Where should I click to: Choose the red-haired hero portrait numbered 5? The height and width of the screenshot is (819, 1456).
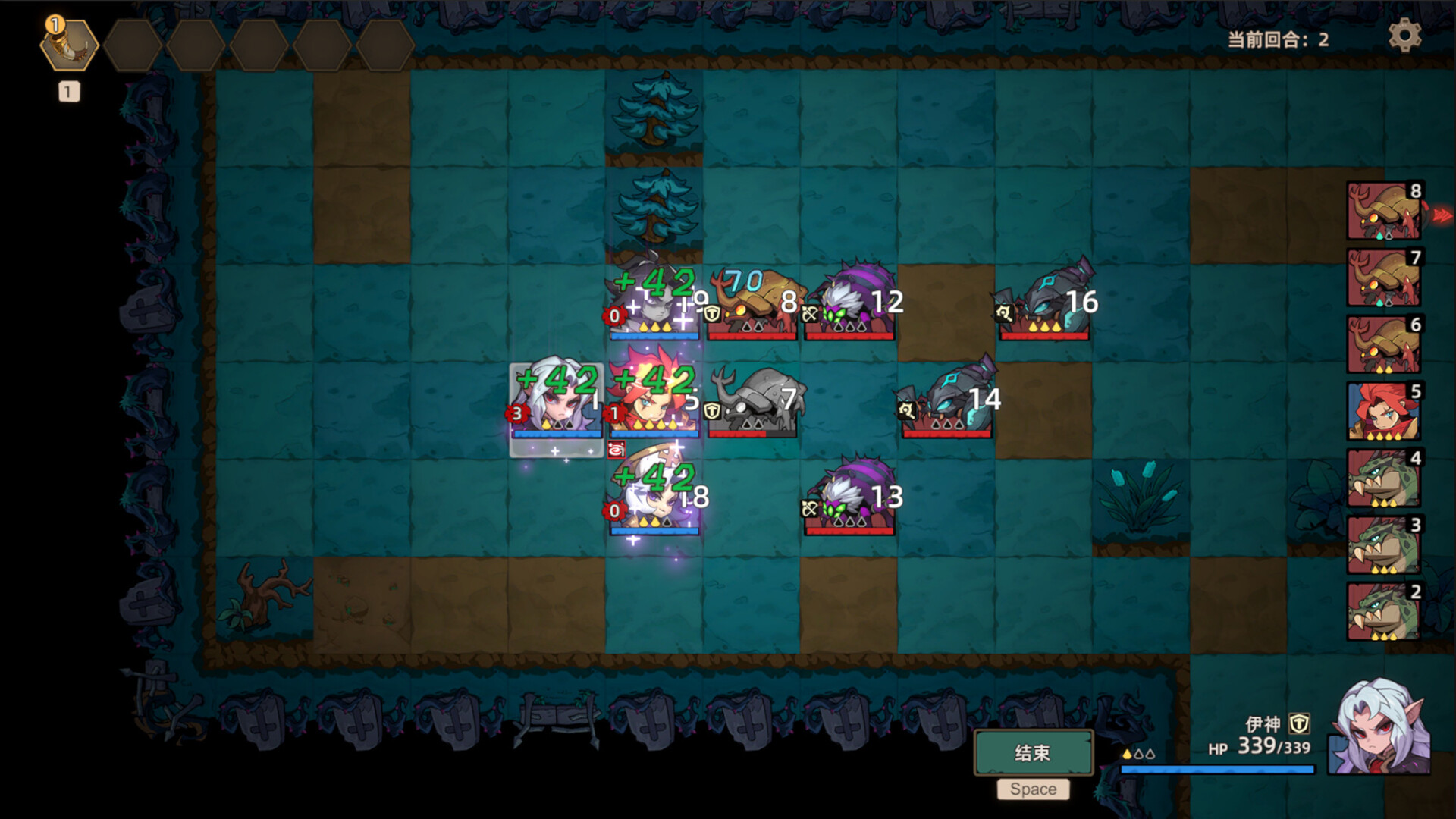click(x=1384, y=412)
